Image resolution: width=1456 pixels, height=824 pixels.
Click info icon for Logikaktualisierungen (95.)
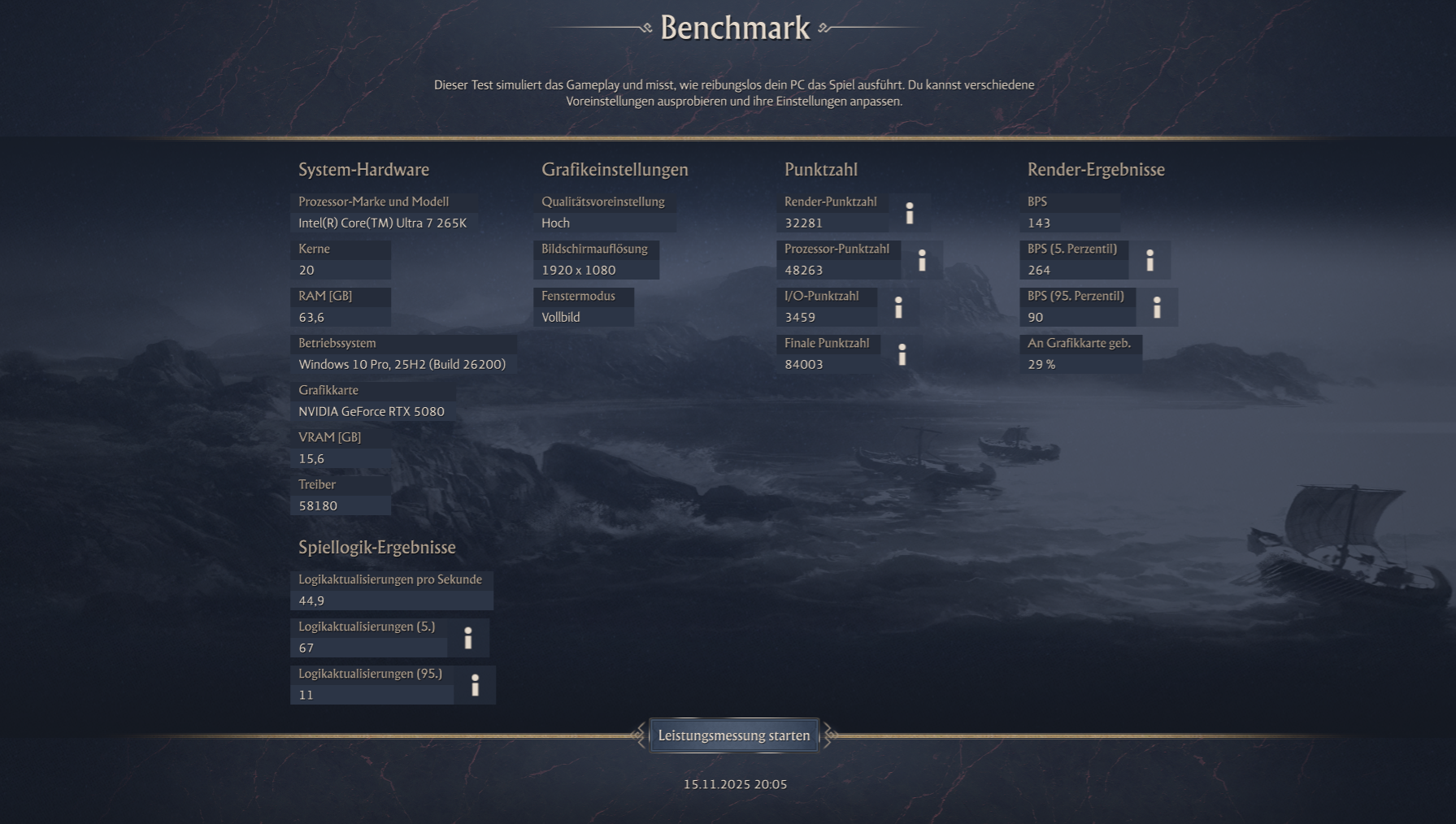(475, 687)
